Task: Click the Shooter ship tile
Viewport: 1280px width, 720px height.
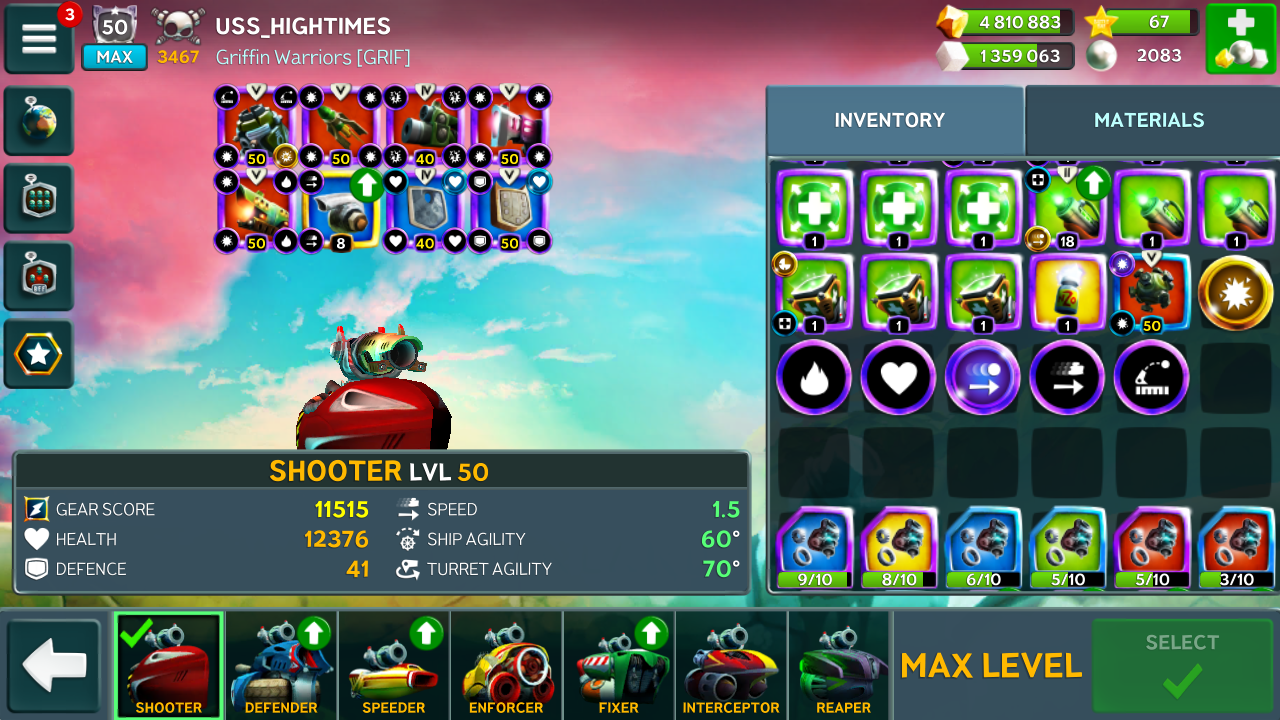Action: coord(168,666)
